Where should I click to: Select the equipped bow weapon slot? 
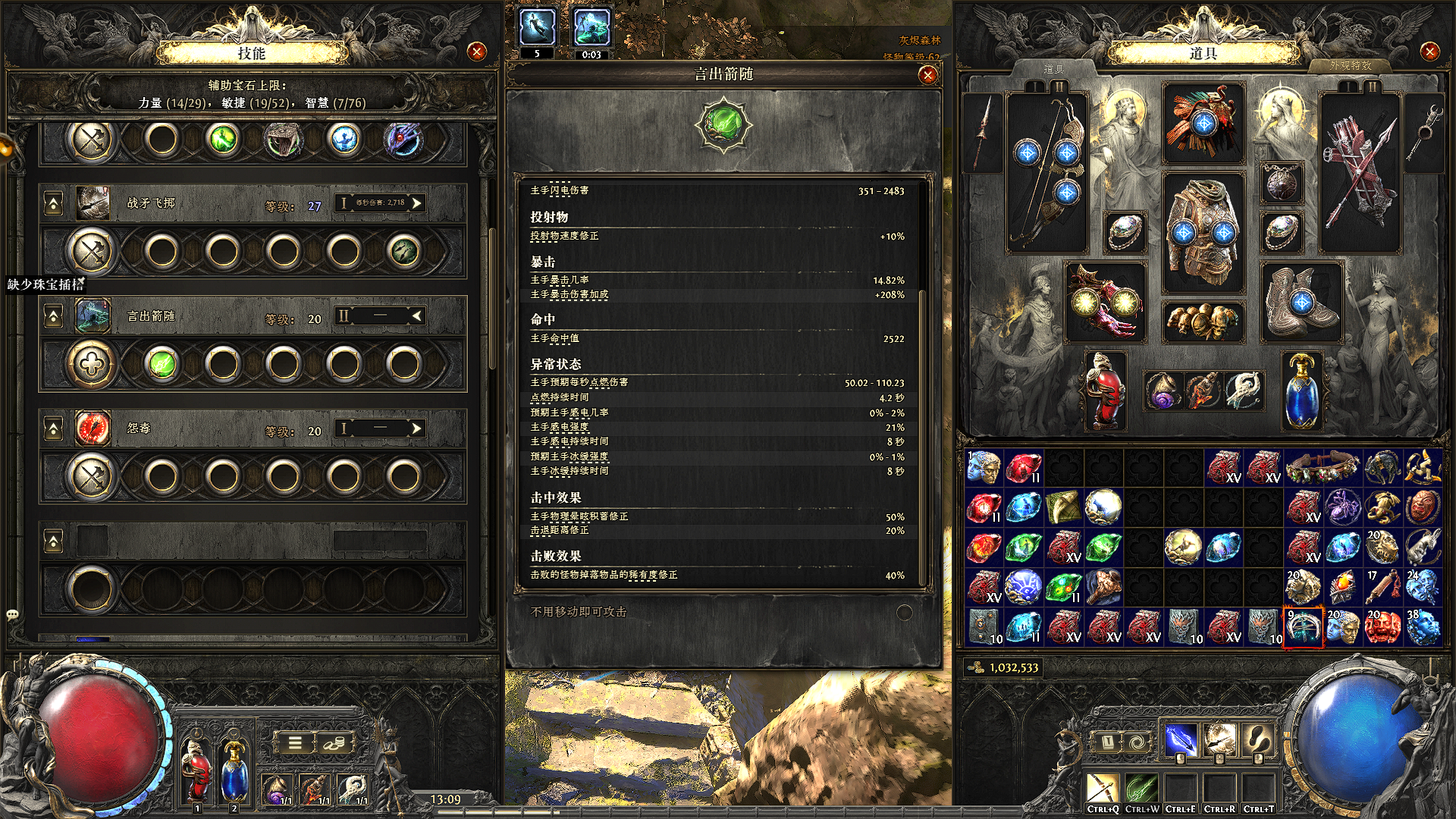pyautogui.click(x=1046, y=172)
